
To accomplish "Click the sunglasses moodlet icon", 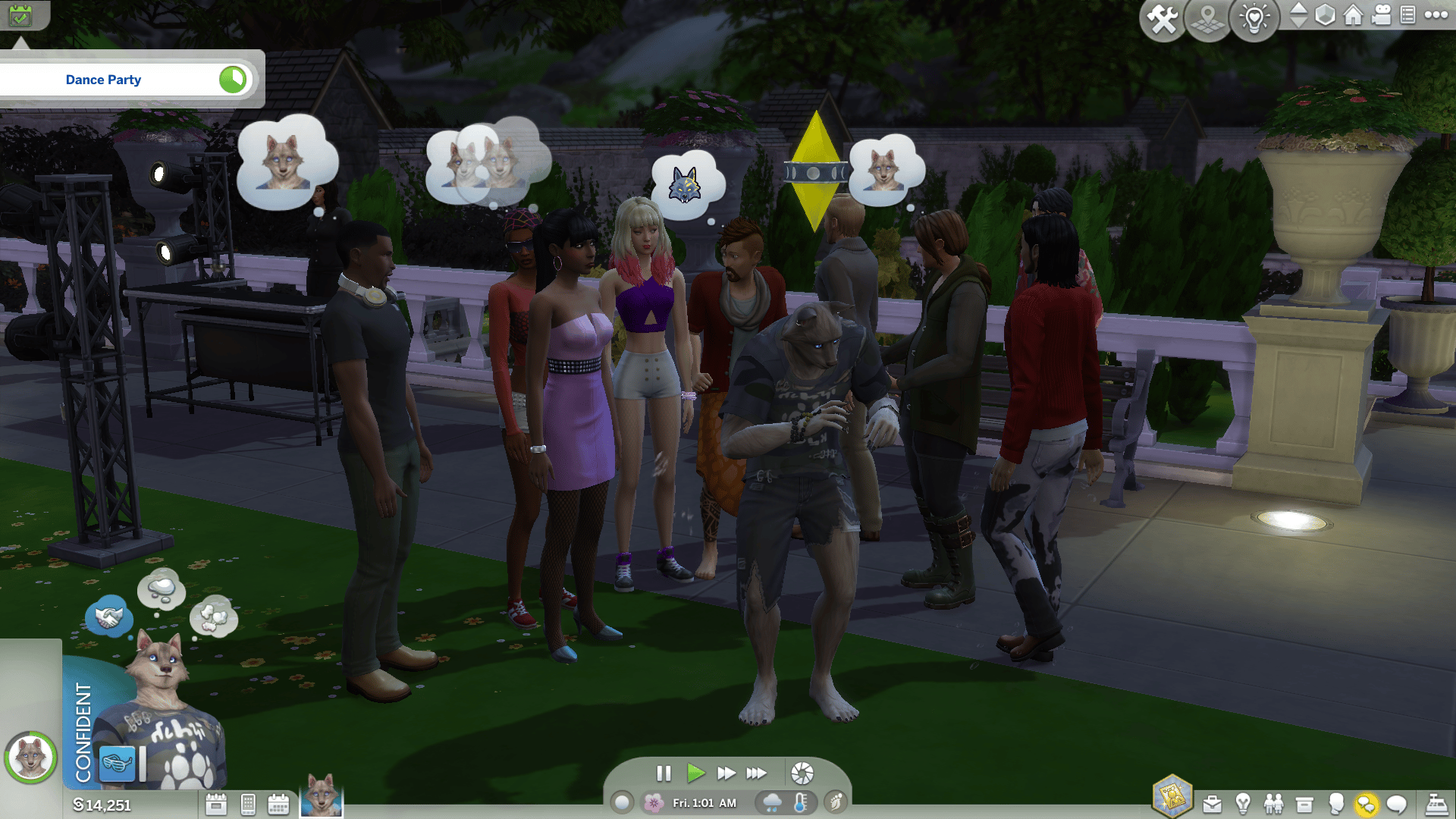I will pyautogui.click(x=118, y=763).
